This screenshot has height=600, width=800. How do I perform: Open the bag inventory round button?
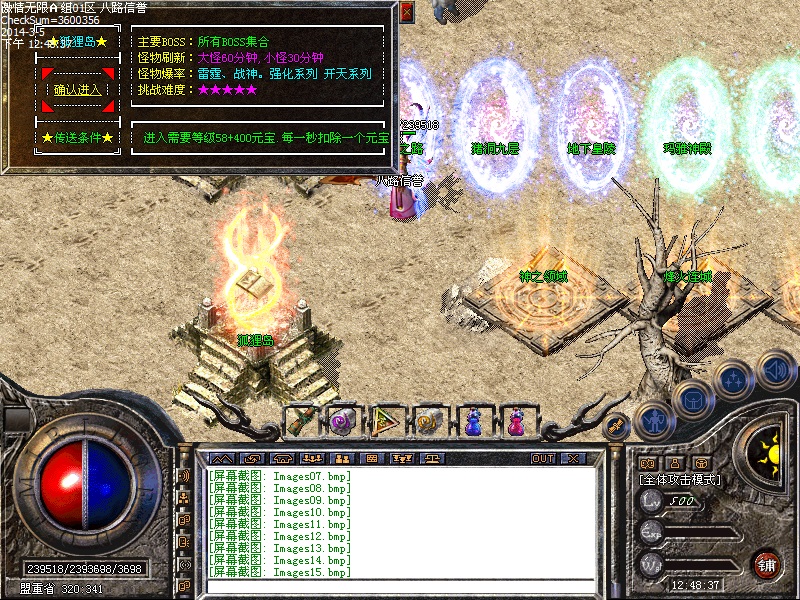click(x=692, y=400)
